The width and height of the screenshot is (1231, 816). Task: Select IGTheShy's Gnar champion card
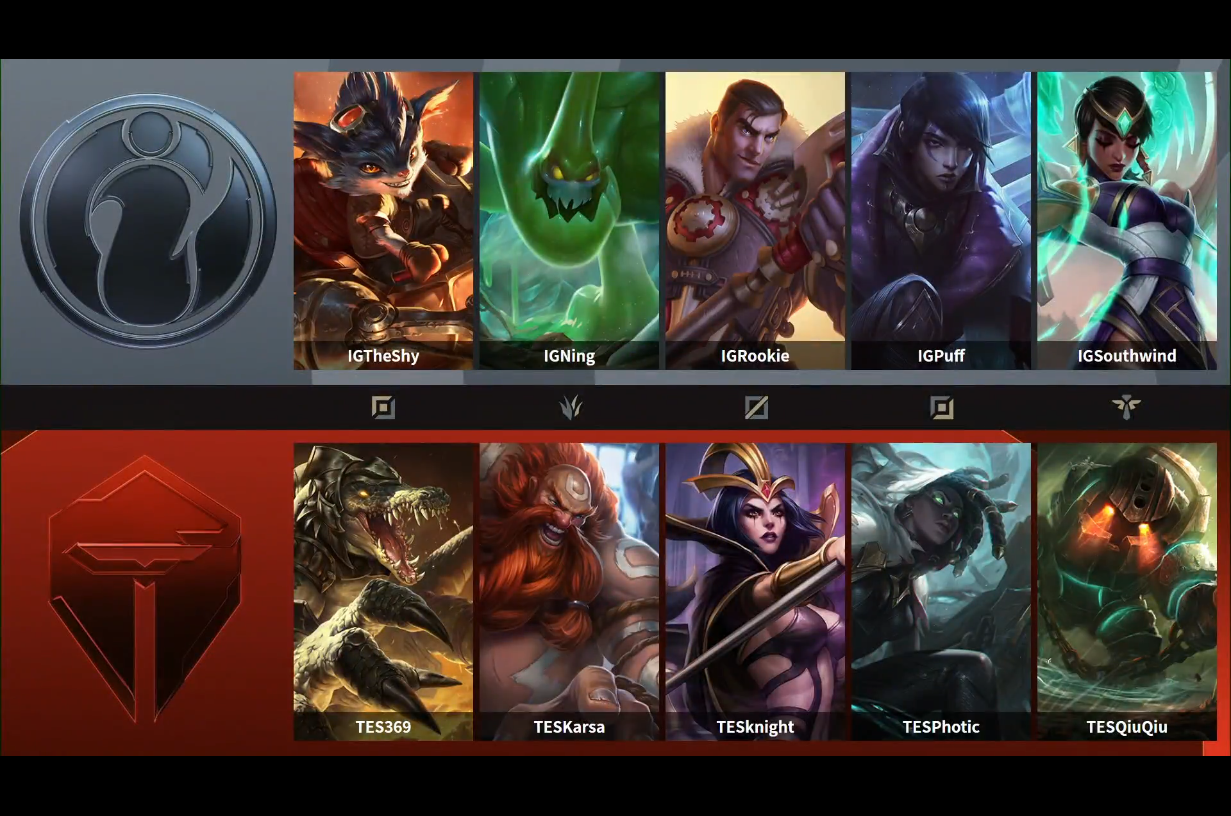click(x=383, y=220)
